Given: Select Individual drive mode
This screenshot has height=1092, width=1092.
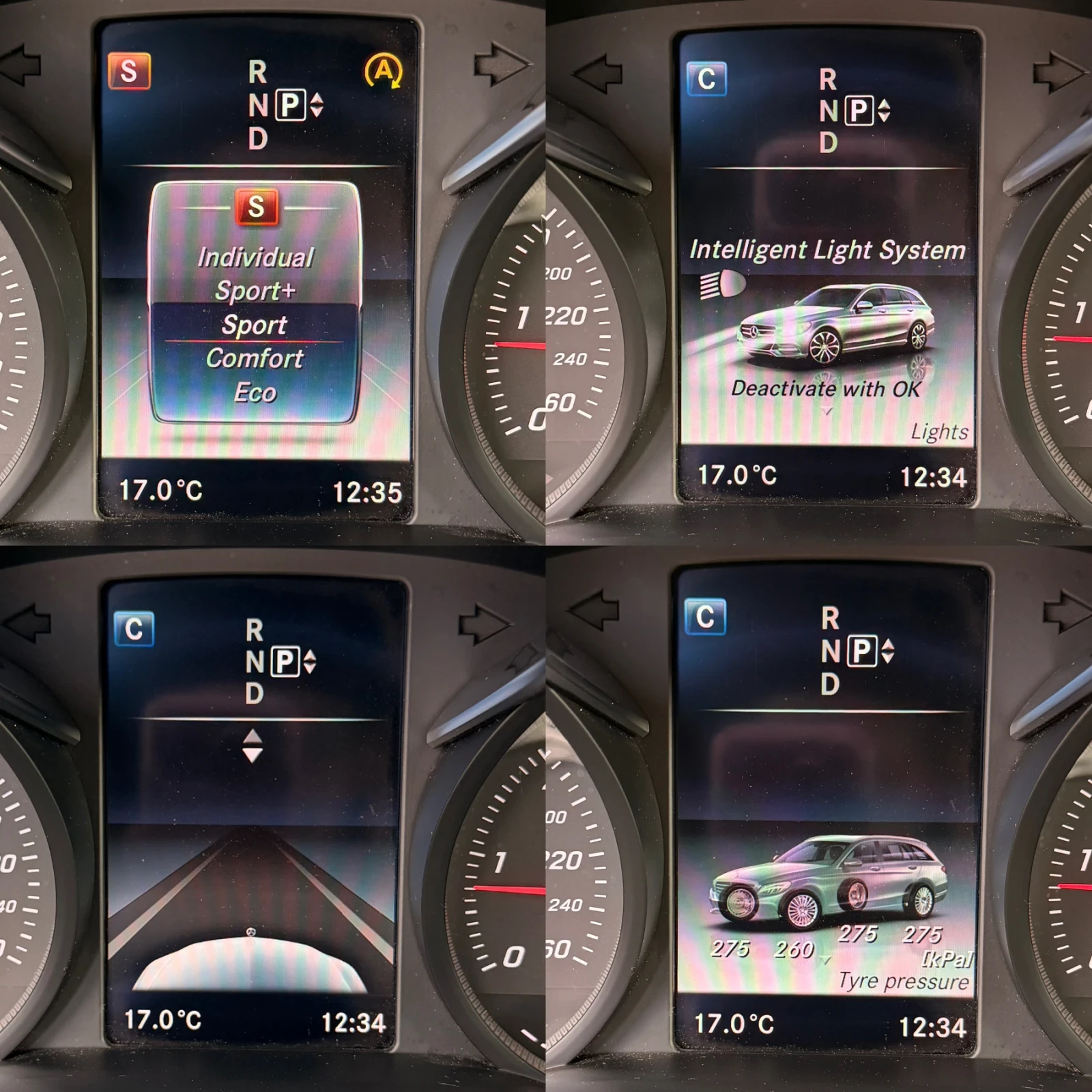Looking at the screenshot, I should coord(255,258).
